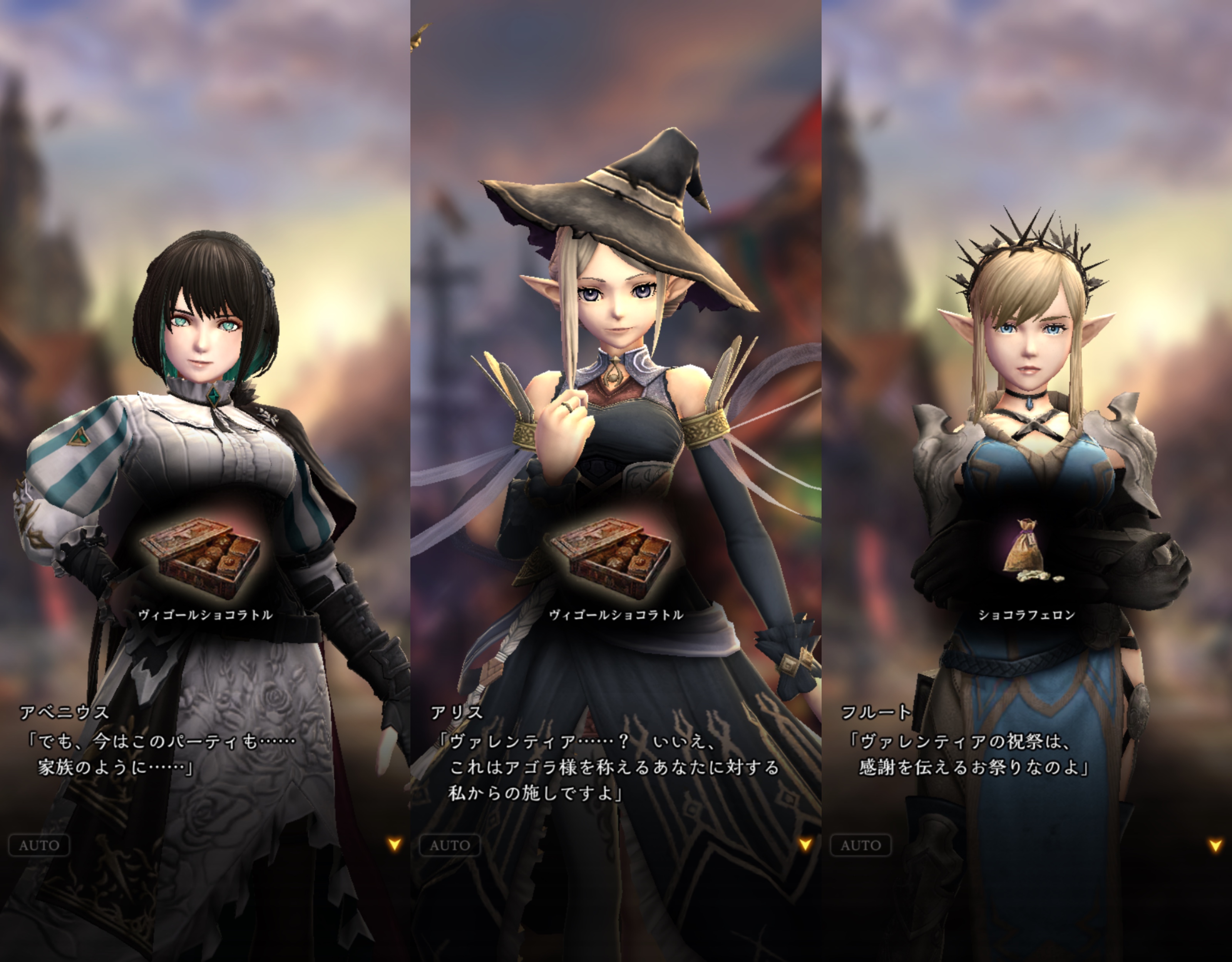Continue アリス's dialogue using the yellow arrow
Image resolution: width=1232 pixels, height=962 pixels.
pos(805,843)
